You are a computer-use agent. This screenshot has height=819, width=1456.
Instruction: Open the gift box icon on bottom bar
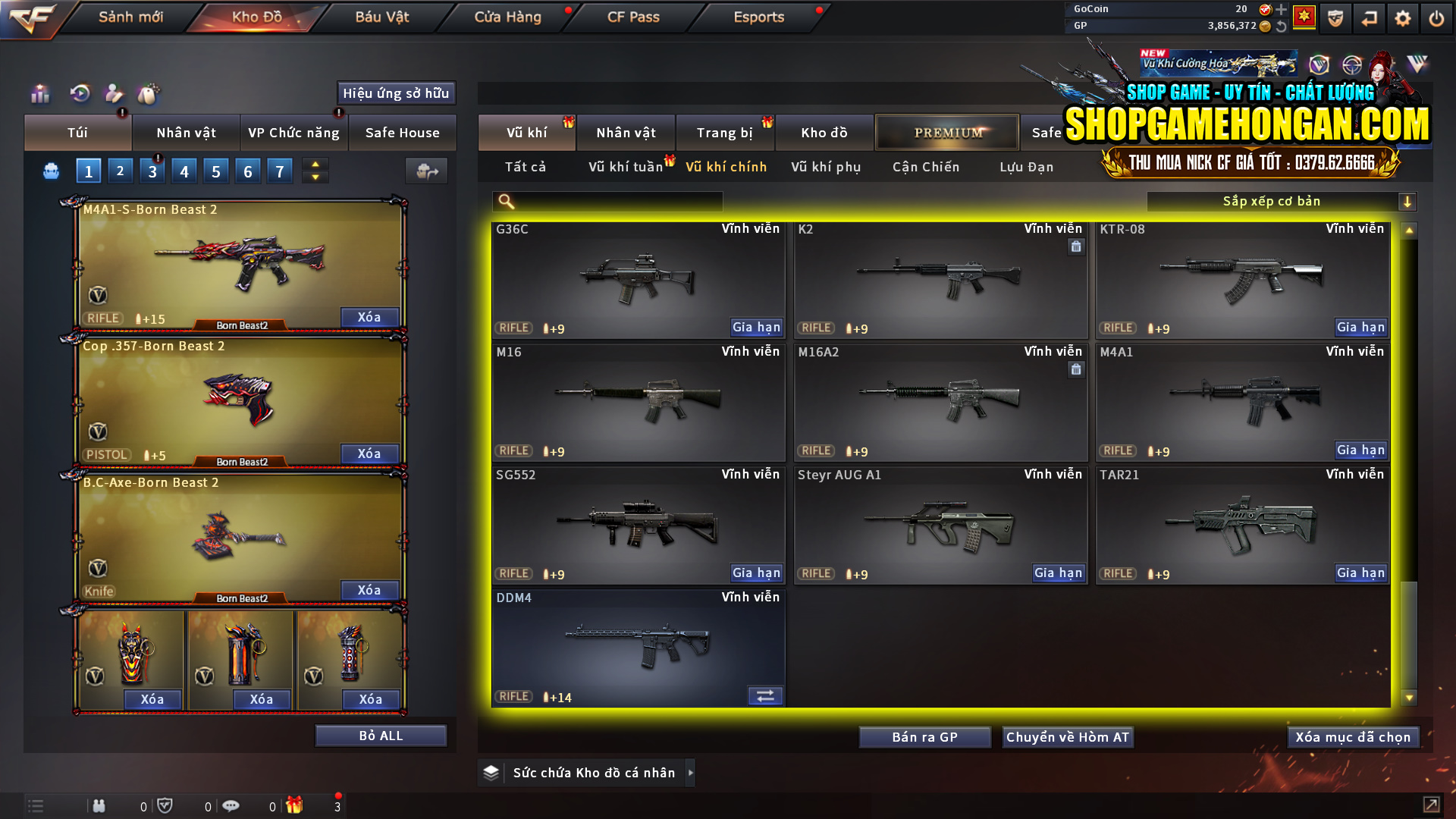pyautogui.click(x=296, y=806)
